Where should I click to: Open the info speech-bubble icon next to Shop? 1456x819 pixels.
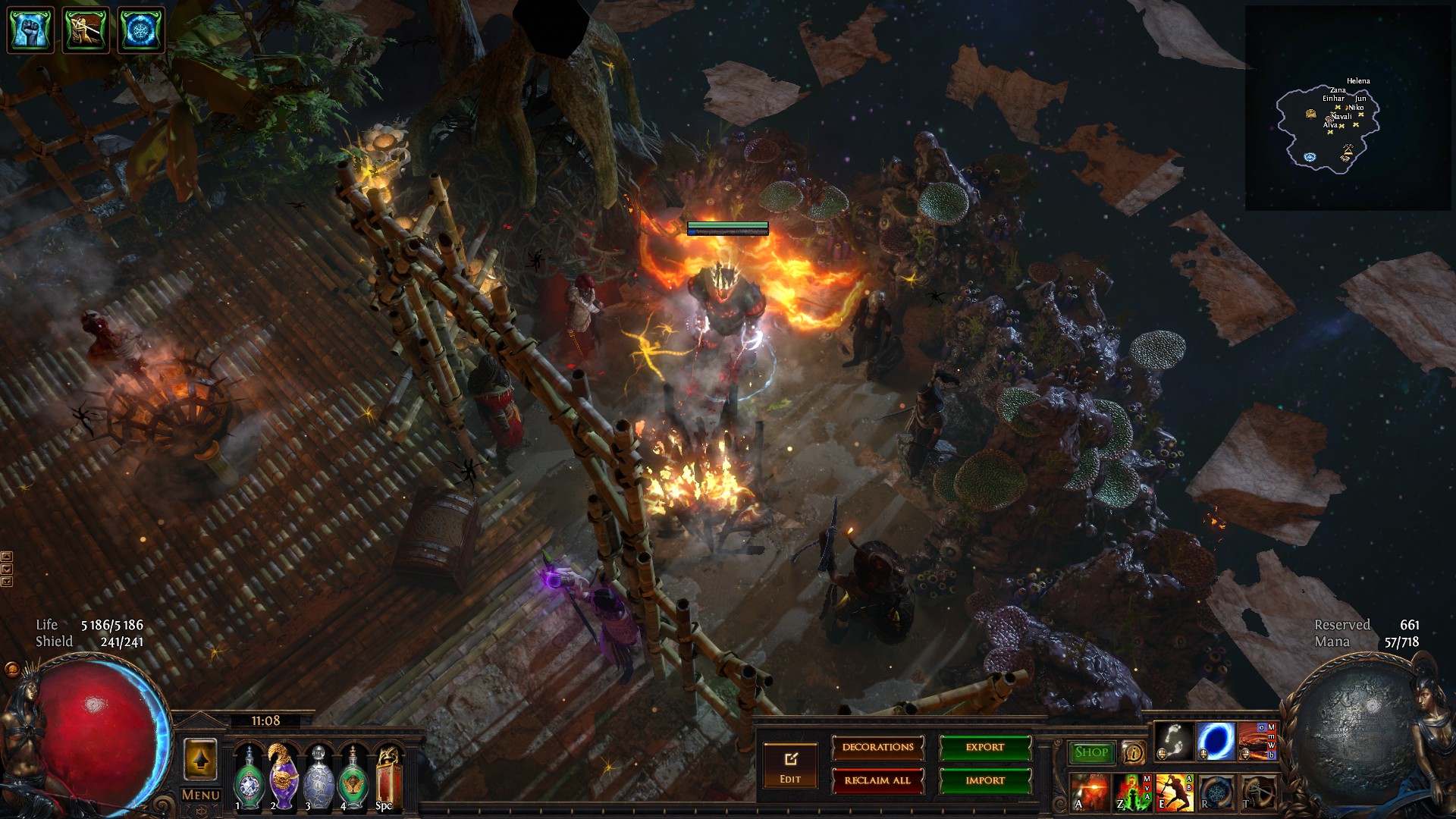1133,752
